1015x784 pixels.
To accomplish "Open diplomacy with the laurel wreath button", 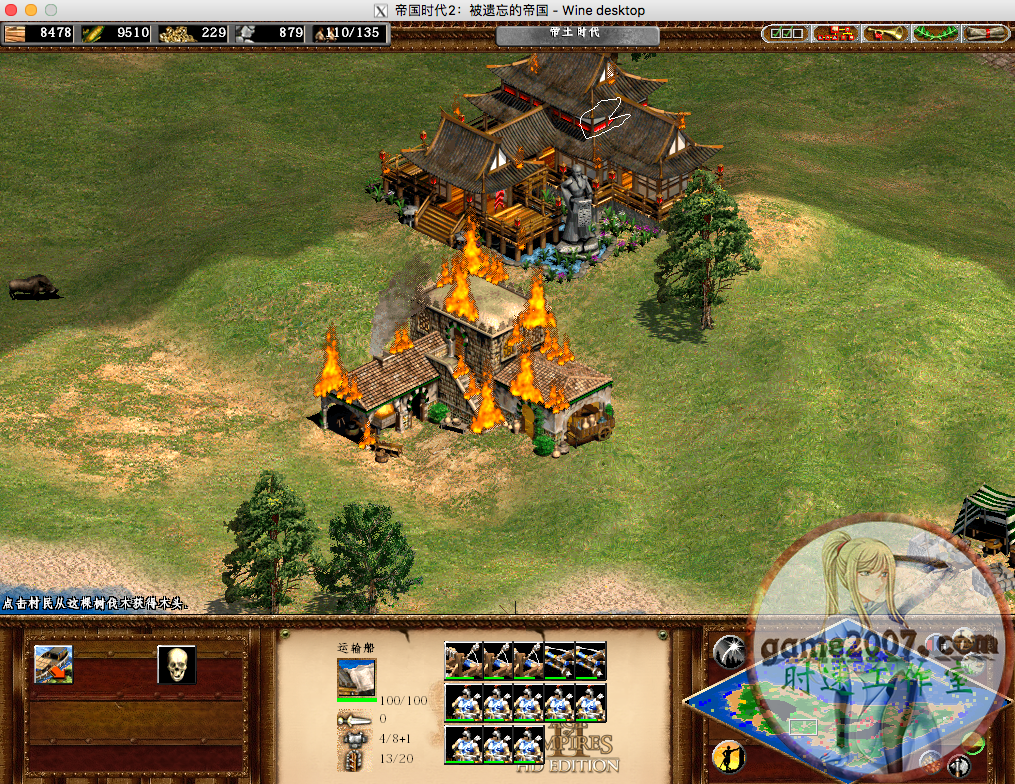I will click(936, 34).
